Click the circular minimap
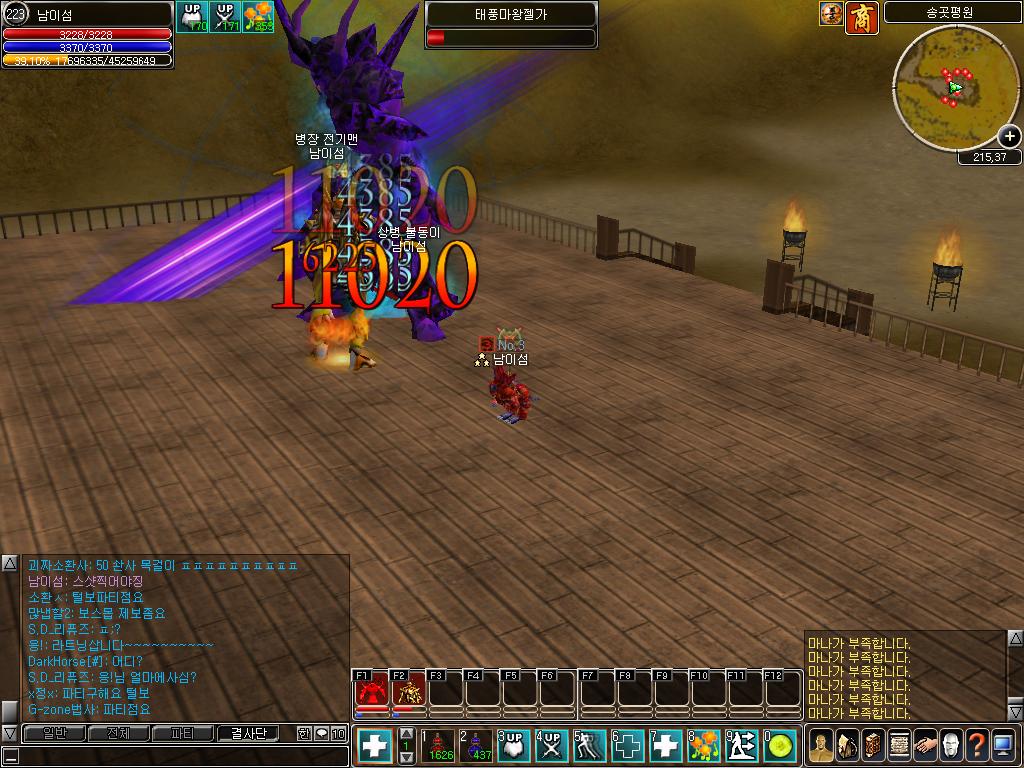1024x768 pixels. [955, 88]
